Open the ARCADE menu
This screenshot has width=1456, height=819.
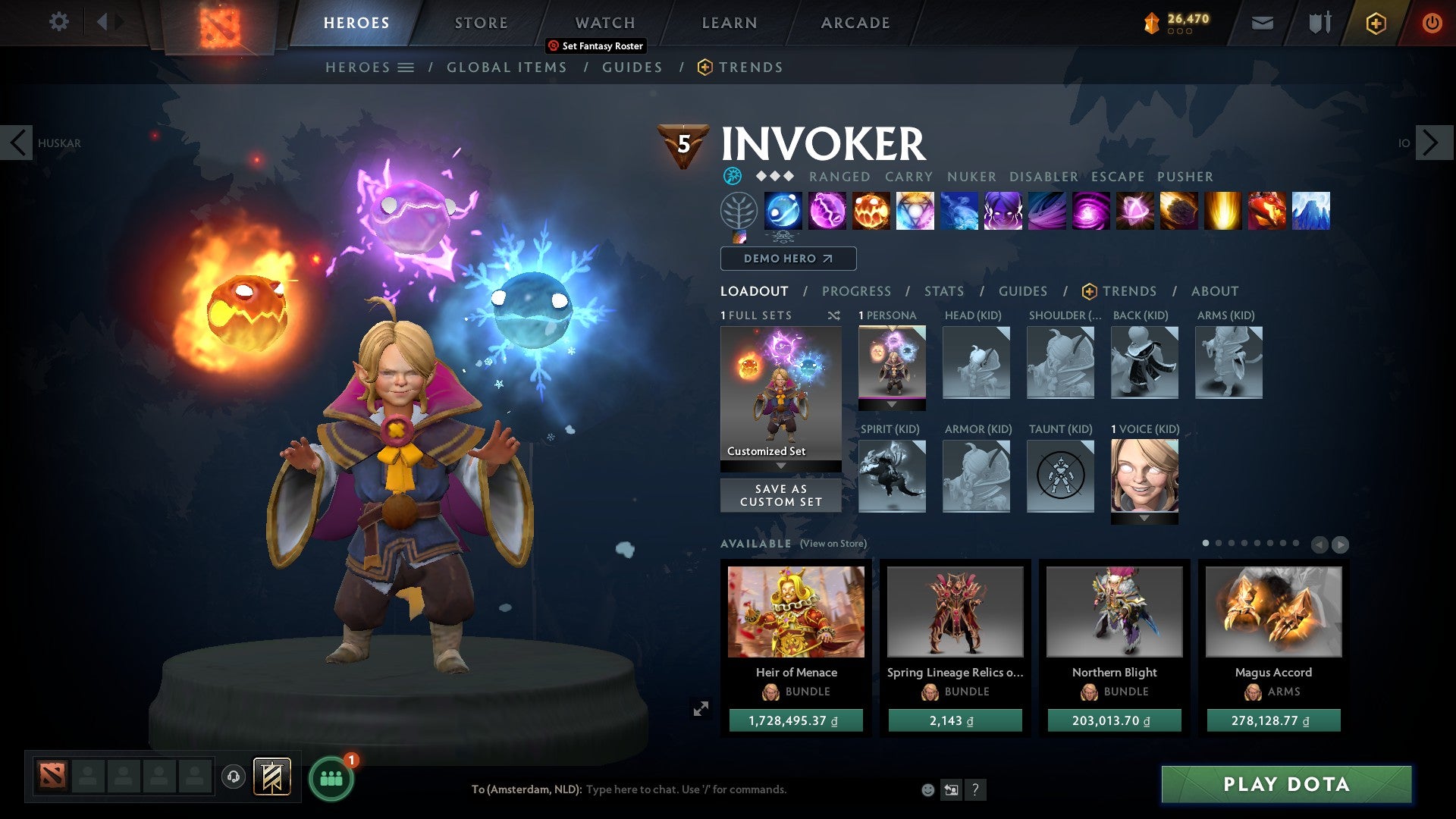855,22
